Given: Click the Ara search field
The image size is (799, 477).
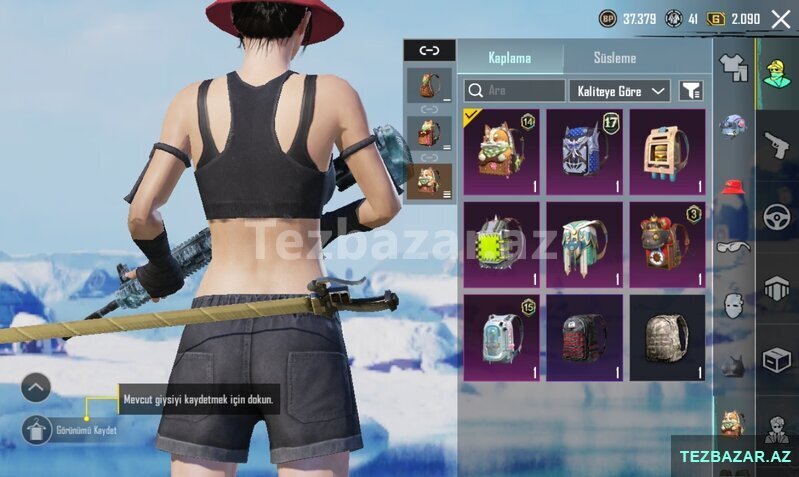Looking at the screenshot, I should [x=514, y=91].
